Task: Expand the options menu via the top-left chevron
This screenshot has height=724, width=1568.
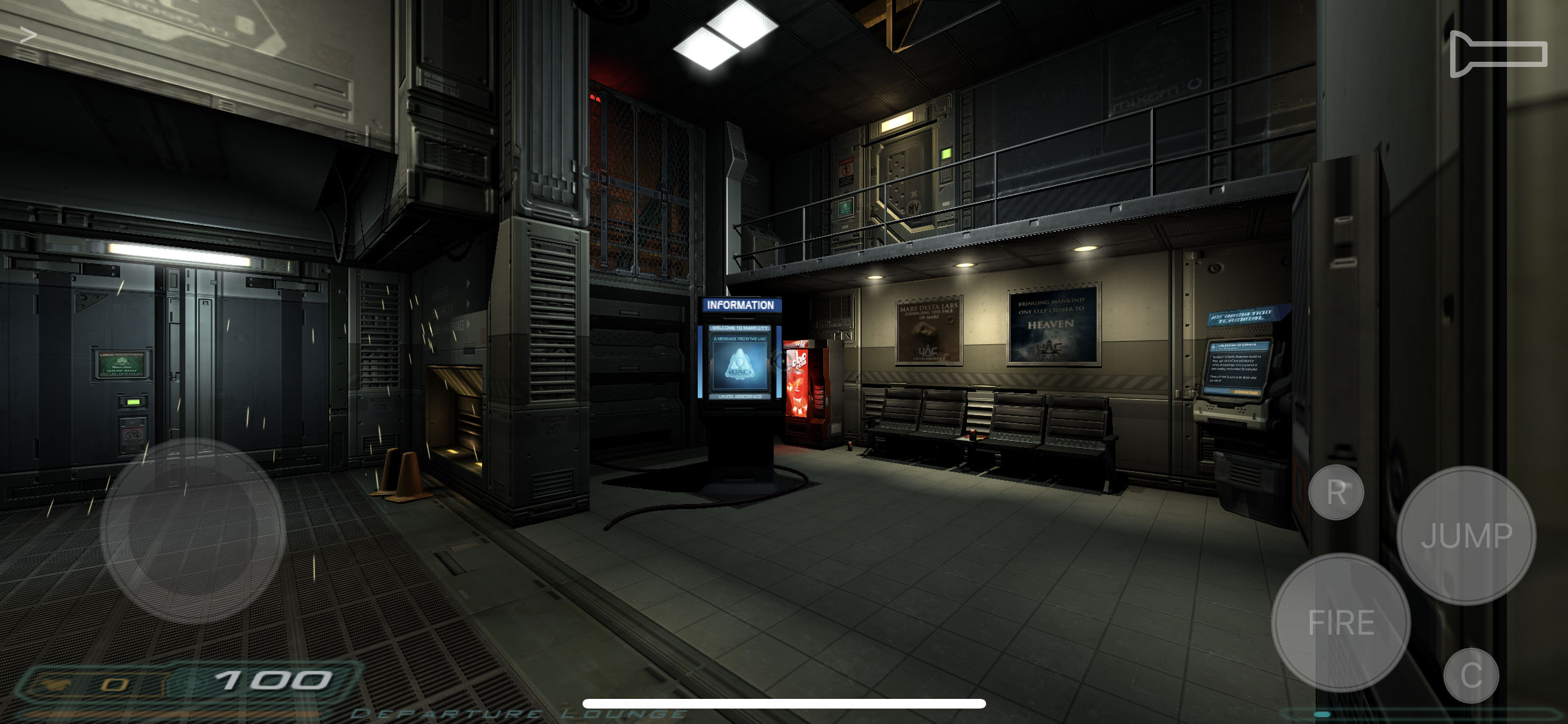Action: coord(27,35)
